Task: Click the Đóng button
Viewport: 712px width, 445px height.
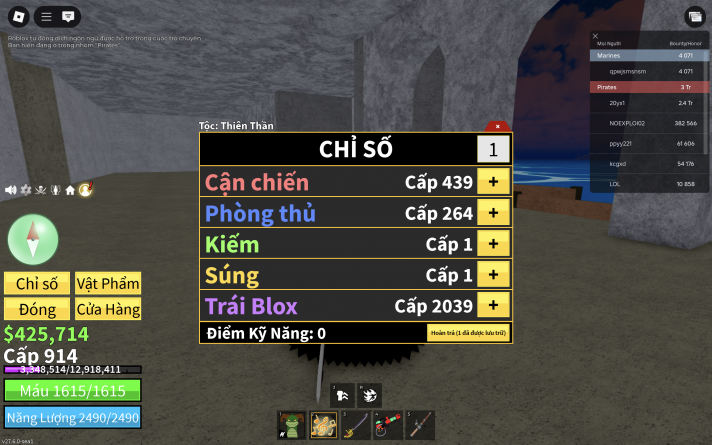Action: tap(37, 309)
